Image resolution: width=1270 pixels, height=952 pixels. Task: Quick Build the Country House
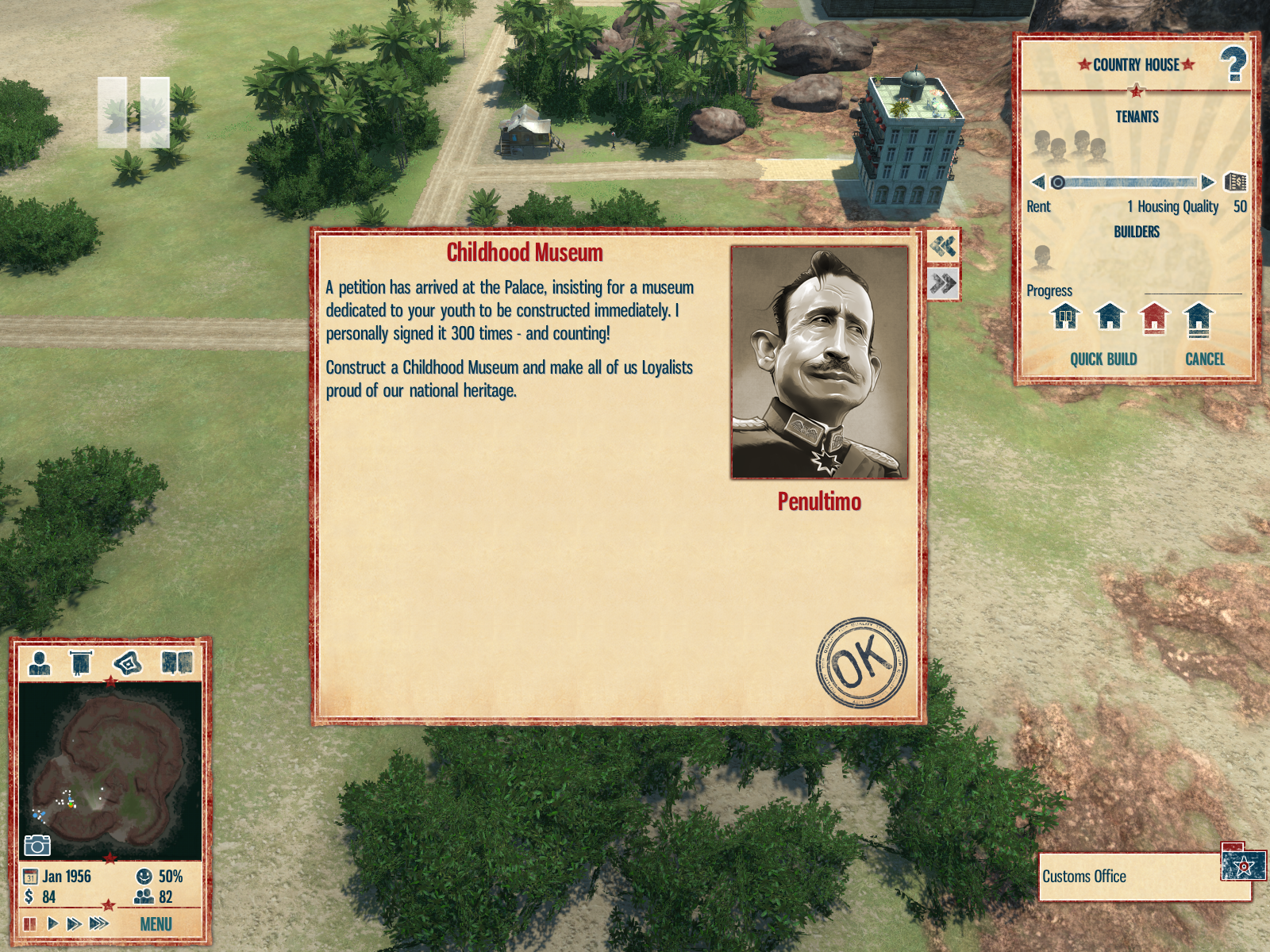pos(1103,359)
